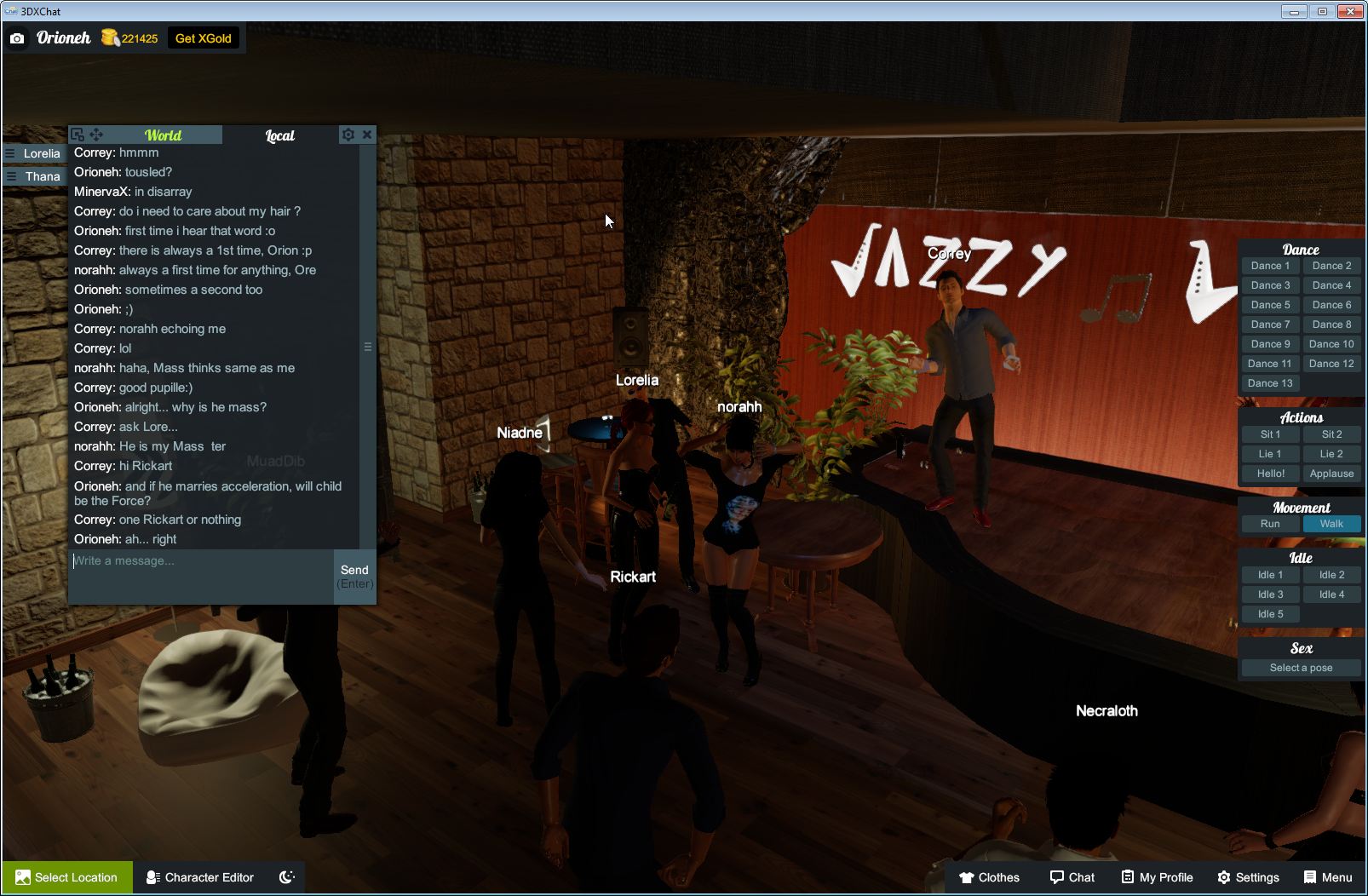
Task: Select Walk movement mode
Action: click(1331, 524)
